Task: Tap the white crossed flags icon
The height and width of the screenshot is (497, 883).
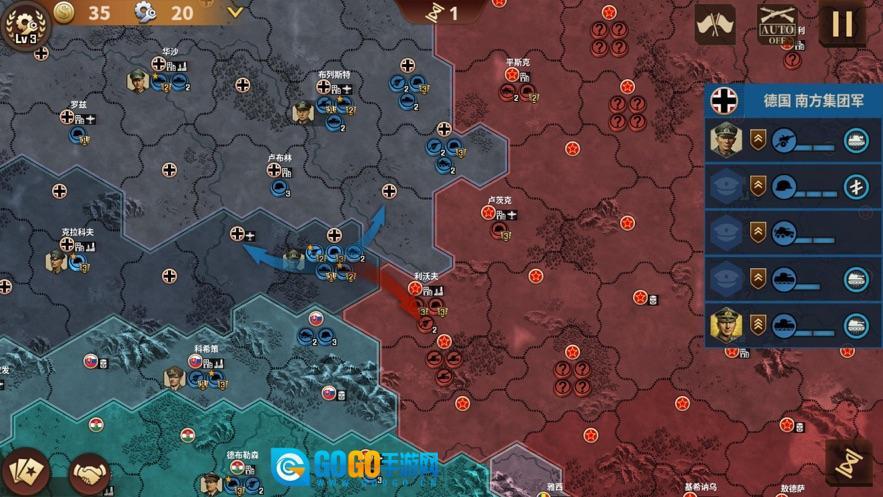Action: (714, 24)
